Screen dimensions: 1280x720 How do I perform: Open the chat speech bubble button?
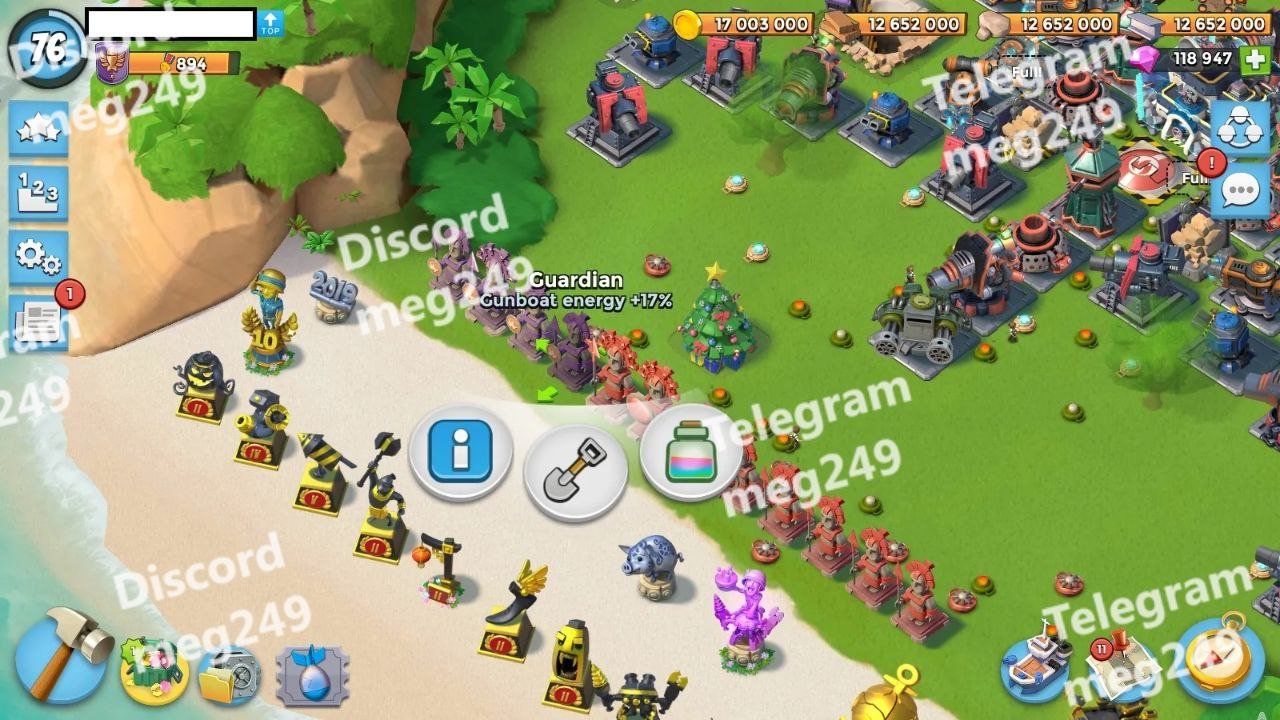click(x=1240, y=190)
